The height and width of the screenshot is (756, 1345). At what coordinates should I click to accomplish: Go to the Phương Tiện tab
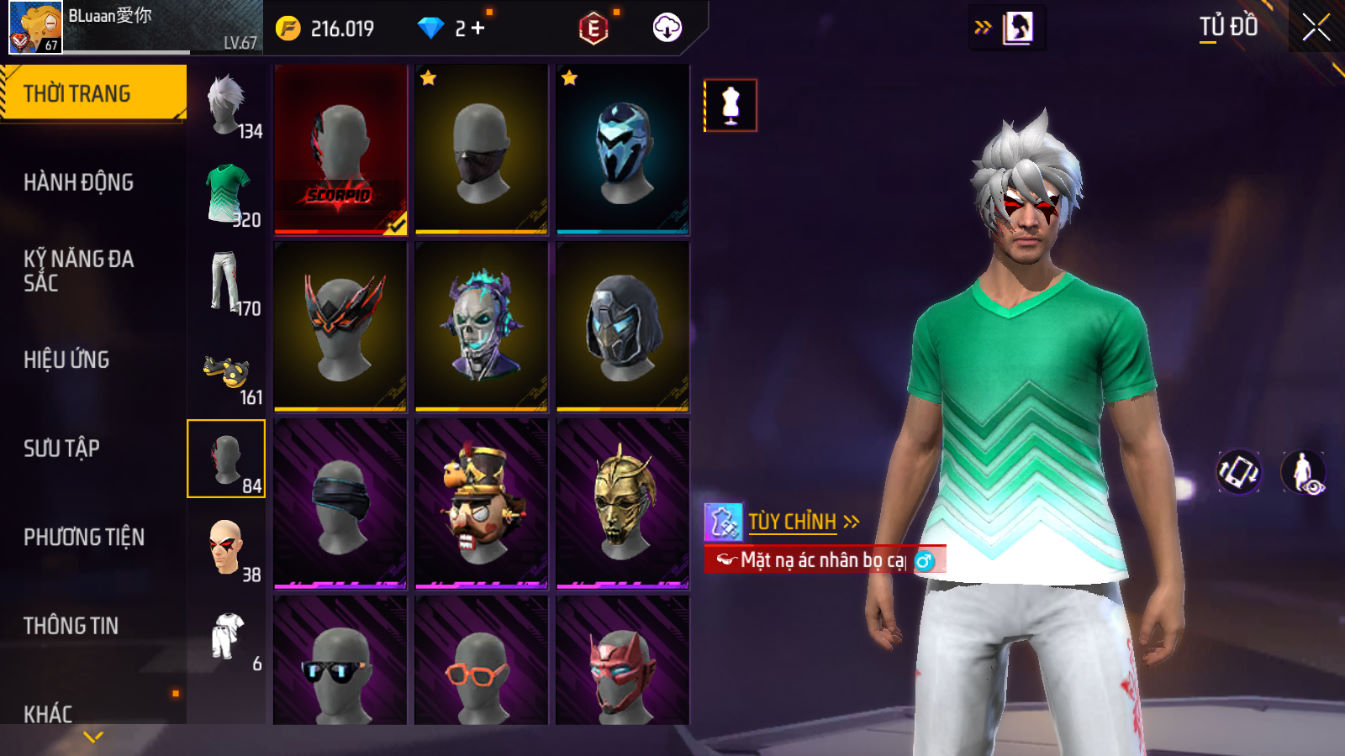(84, 537)
